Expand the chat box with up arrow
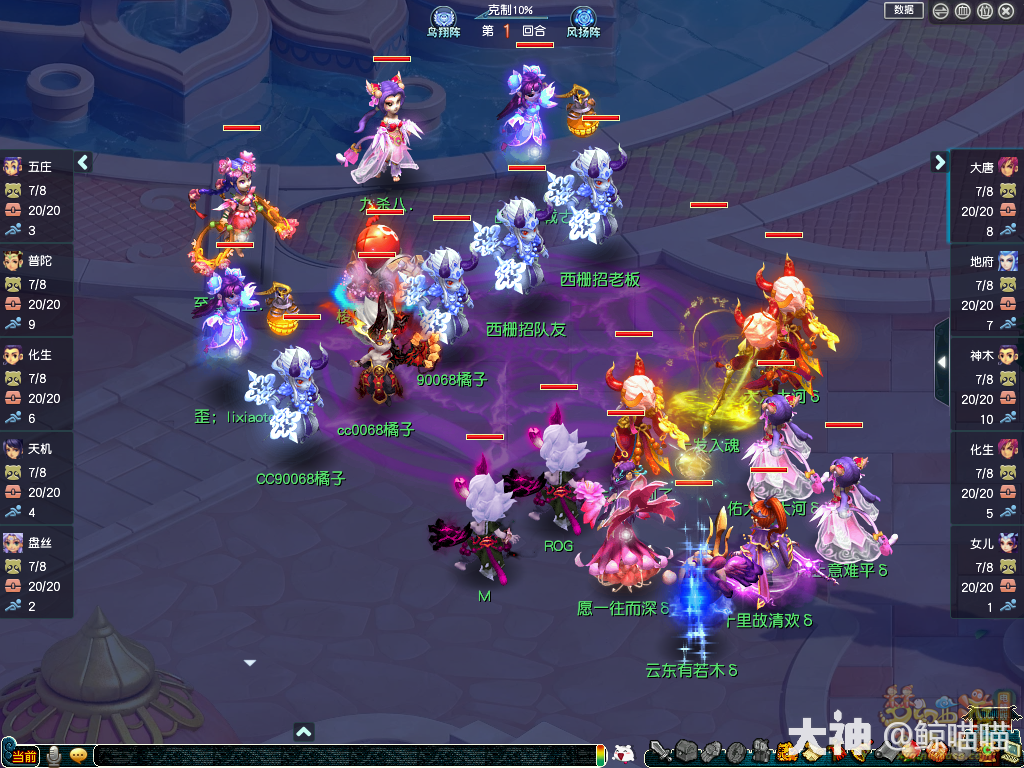This screenshot has width=1024, height=768. [305, 731]
